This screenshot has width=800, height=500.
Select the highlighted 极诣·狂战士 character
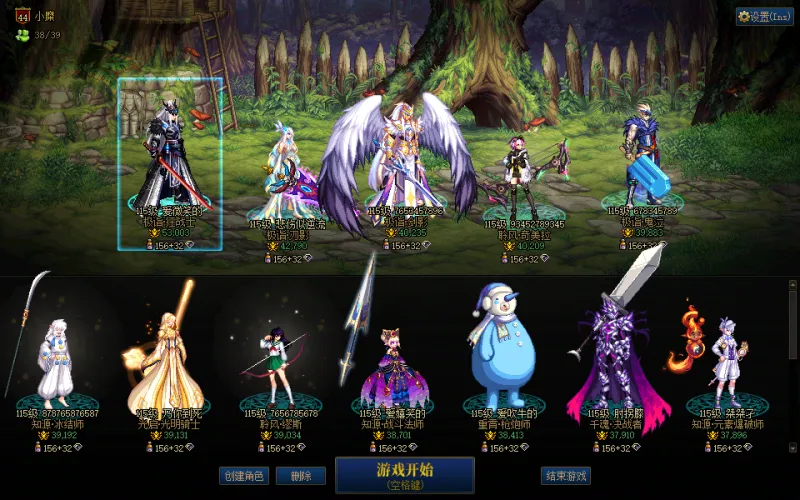coord(169,160)
